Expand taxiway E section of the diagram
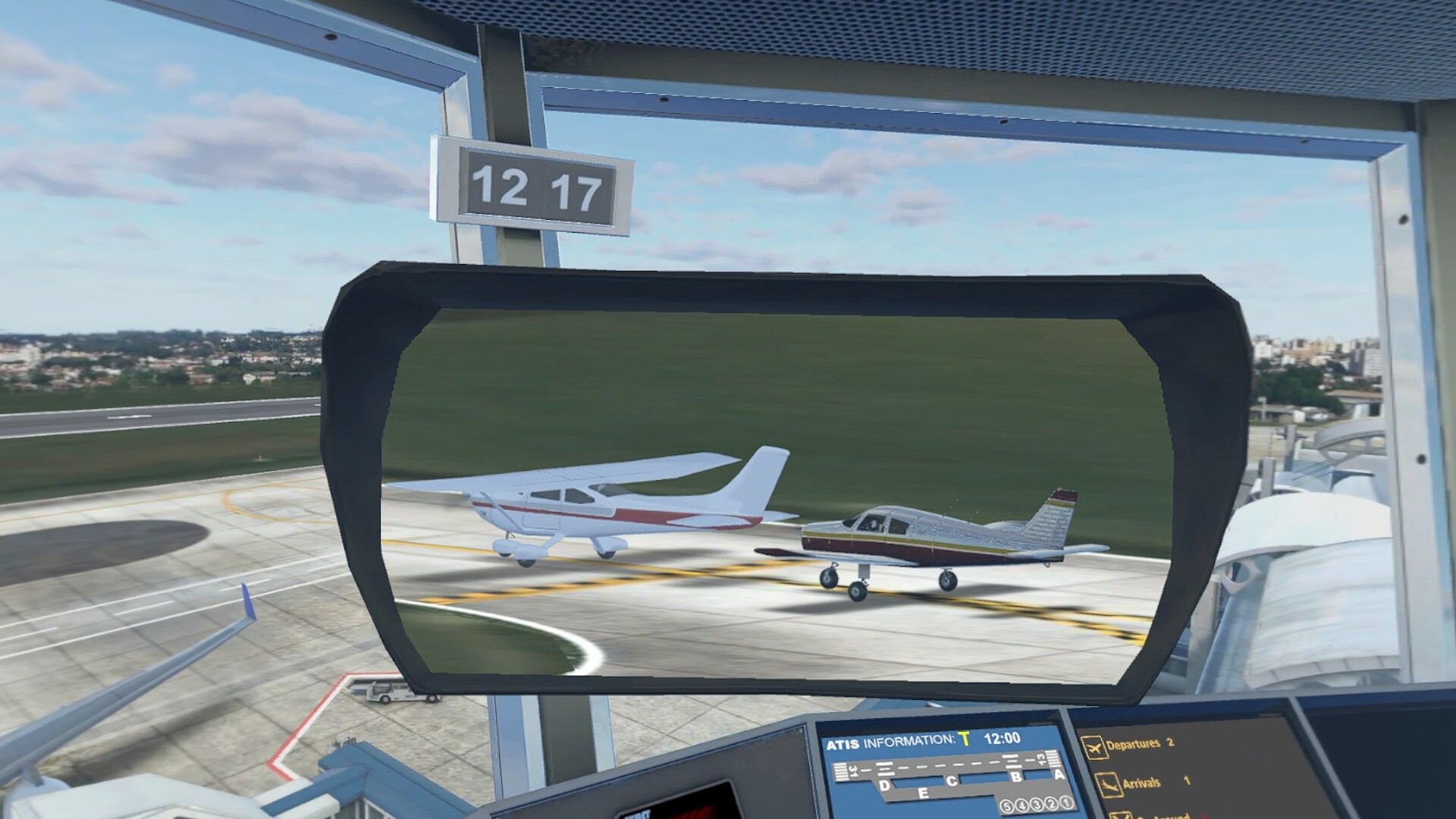 click(924, 791)
